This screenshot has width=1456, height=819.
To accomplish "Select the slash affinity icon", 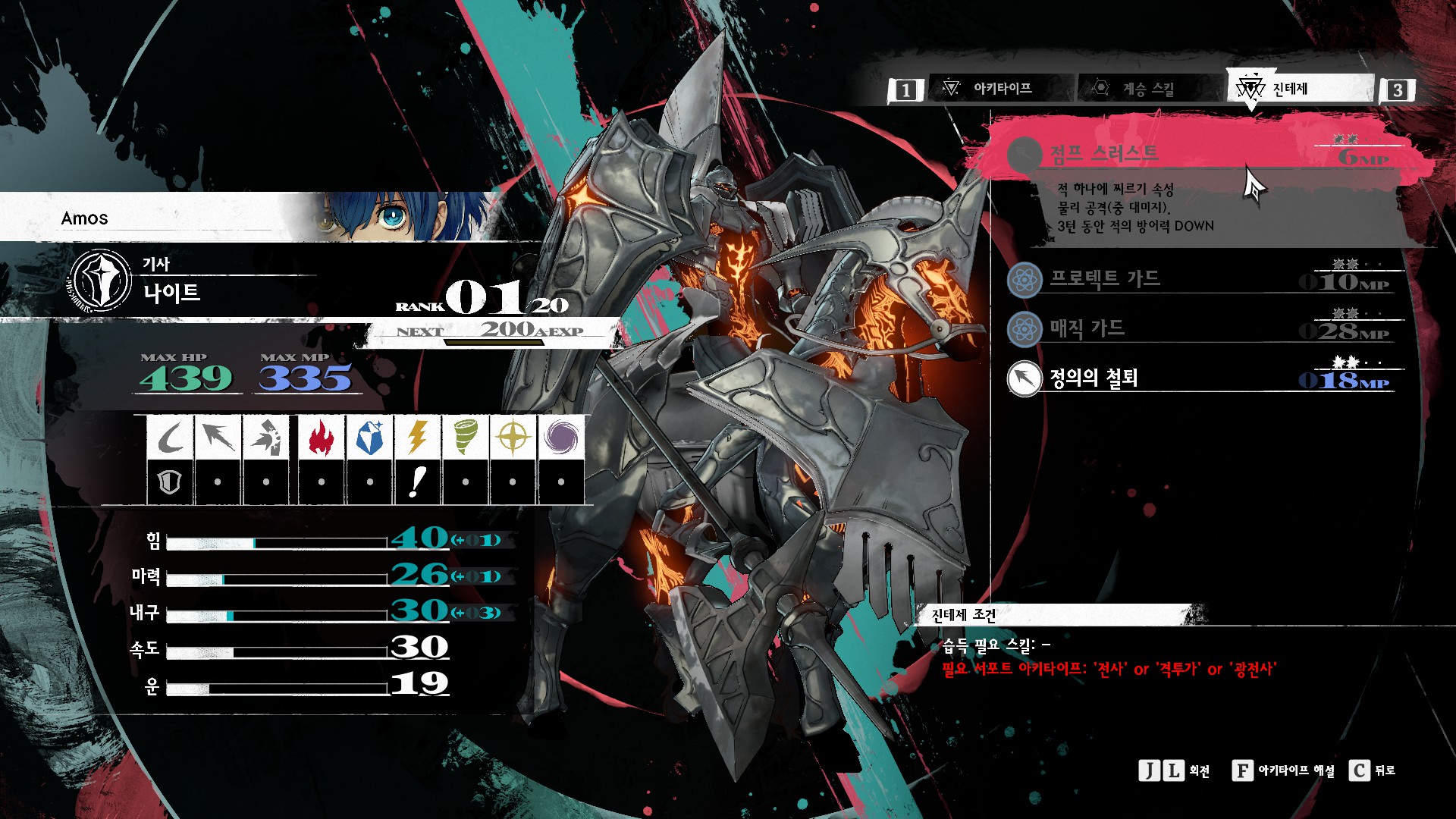I will tap(171, 438).
